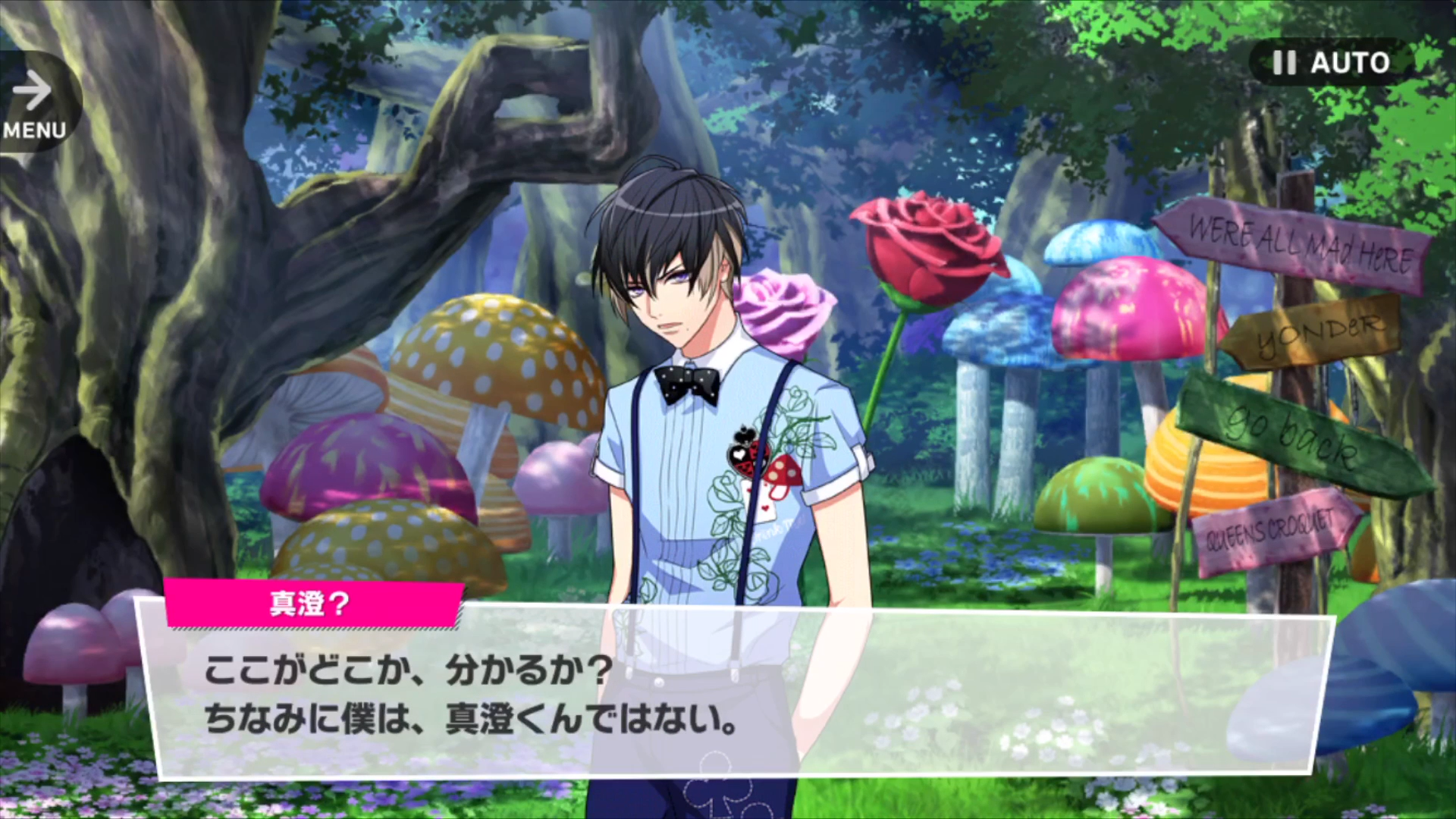Open the MENU arrow button
The image size is (1456, 819).
pos(34,102)
